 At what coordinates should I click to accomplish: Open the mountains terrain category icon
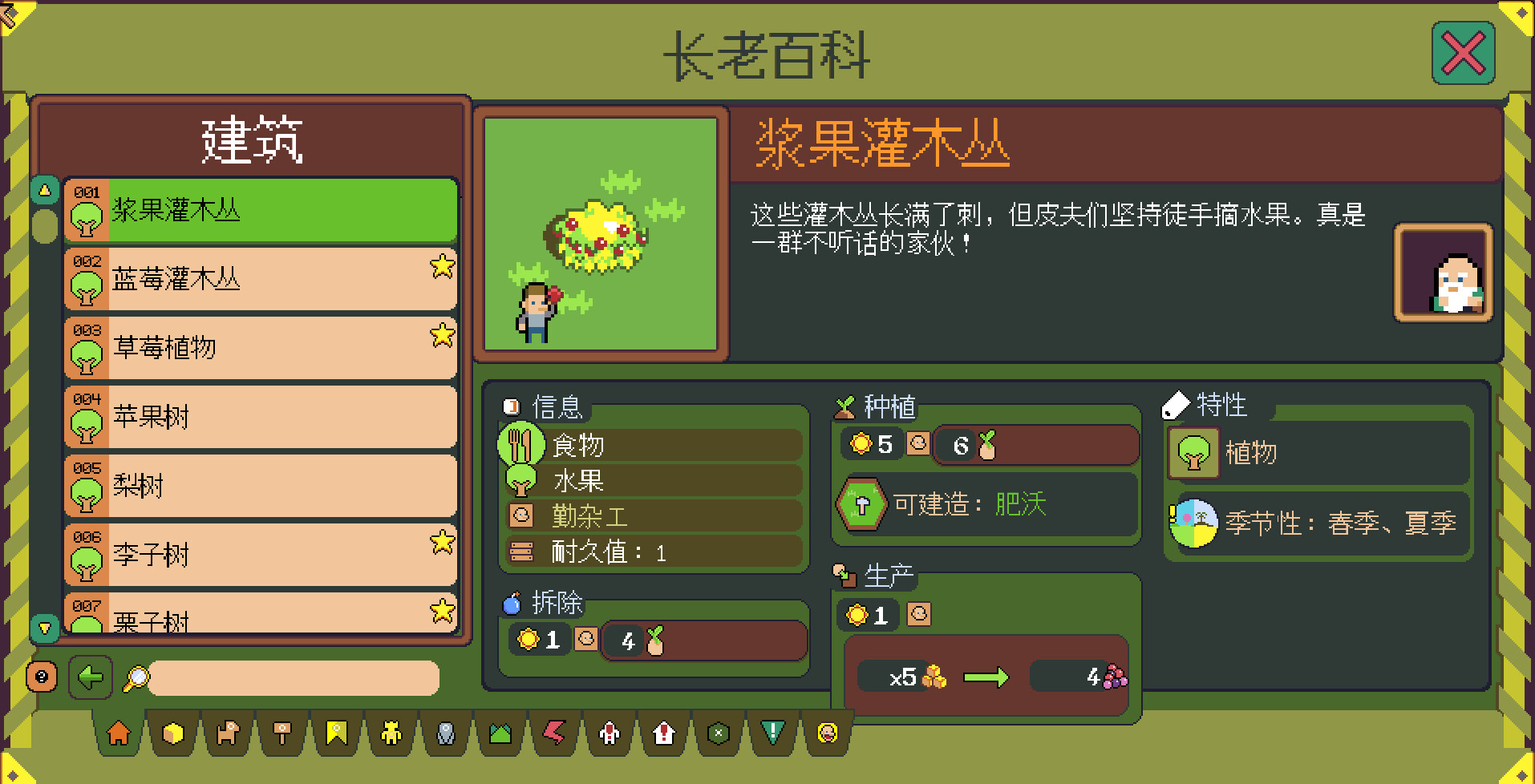click(499, 733)
